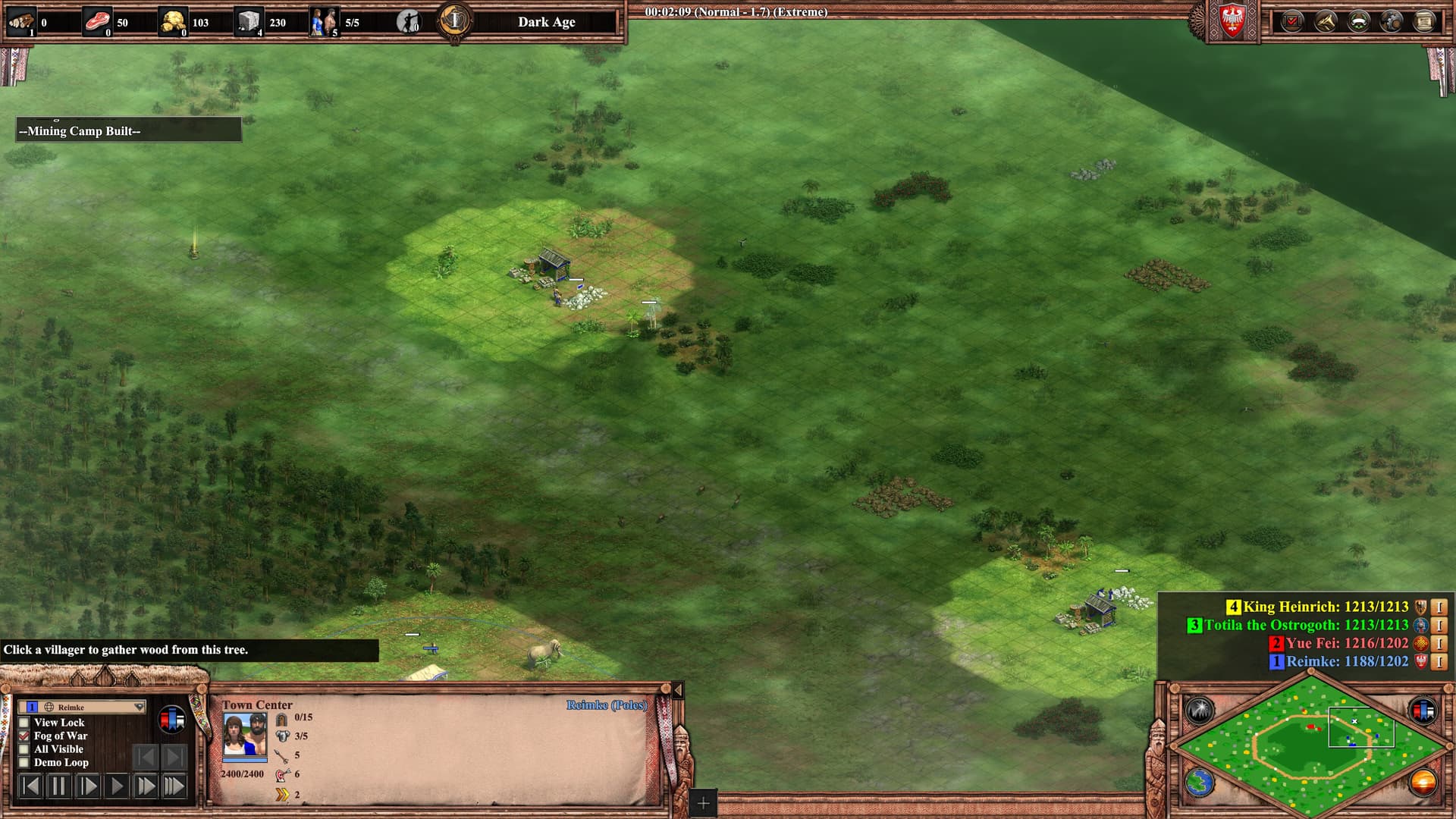Viewport: 1456px width, 819px height.
Task: Open the gear settings menu icon
Action: (x=1391, y=21)
